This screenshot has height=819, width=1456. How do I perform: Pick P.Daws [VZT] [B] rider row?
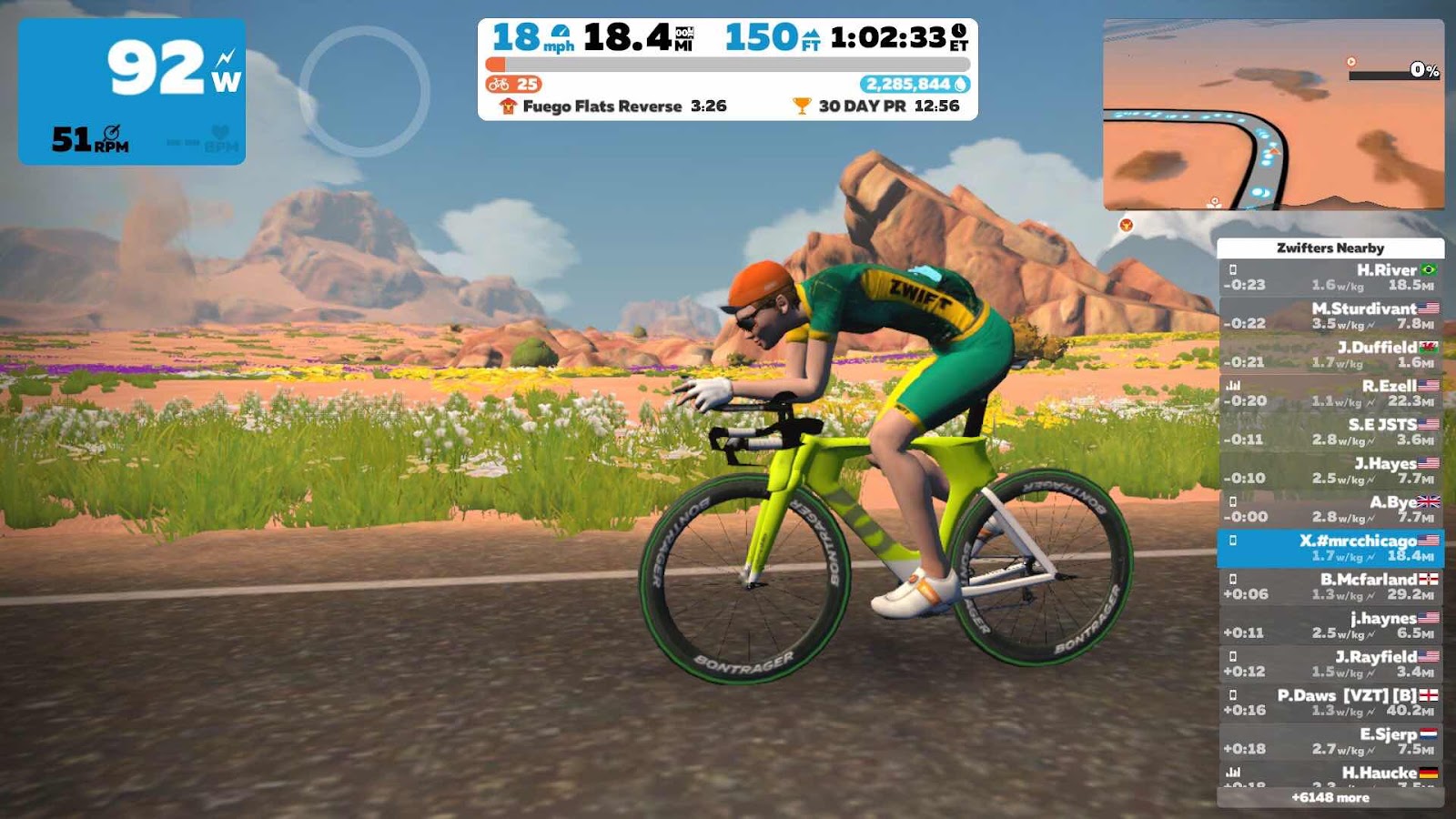[1330, 703]
